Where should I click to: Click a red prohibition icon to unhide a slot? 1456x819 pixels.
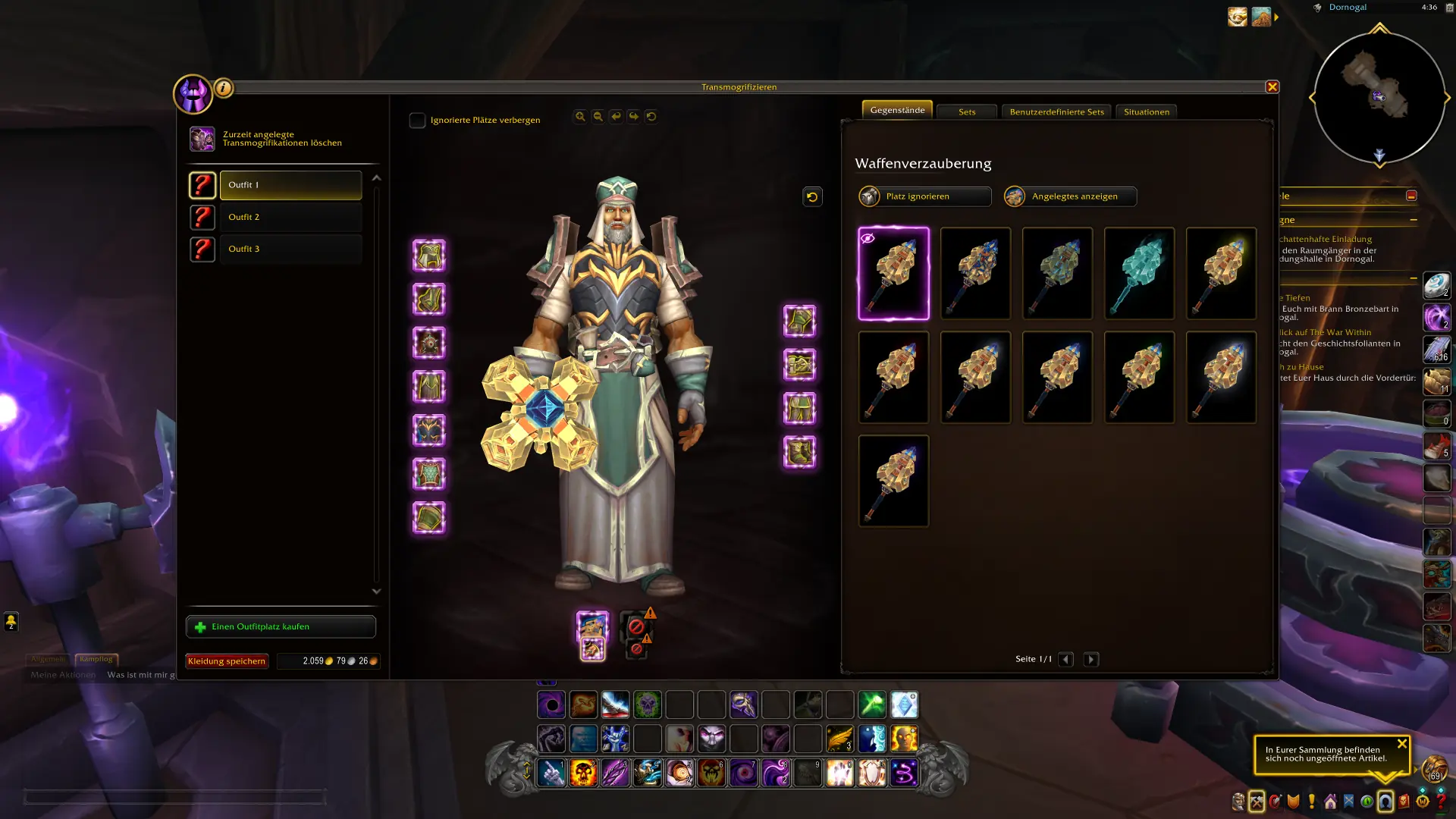(x=637, y=626)
